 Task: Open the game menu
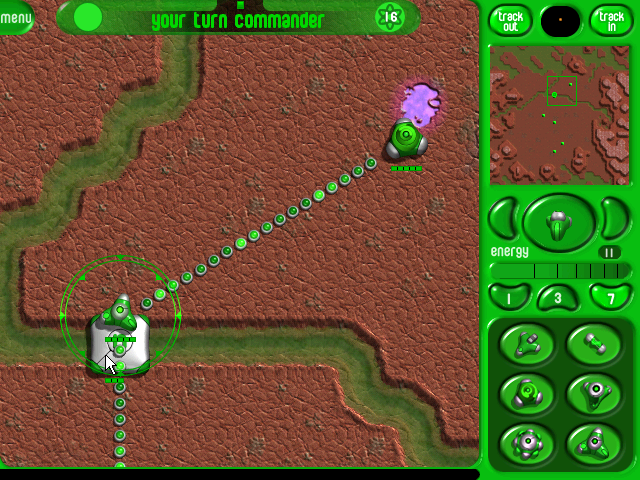click(x=14, y=17)
